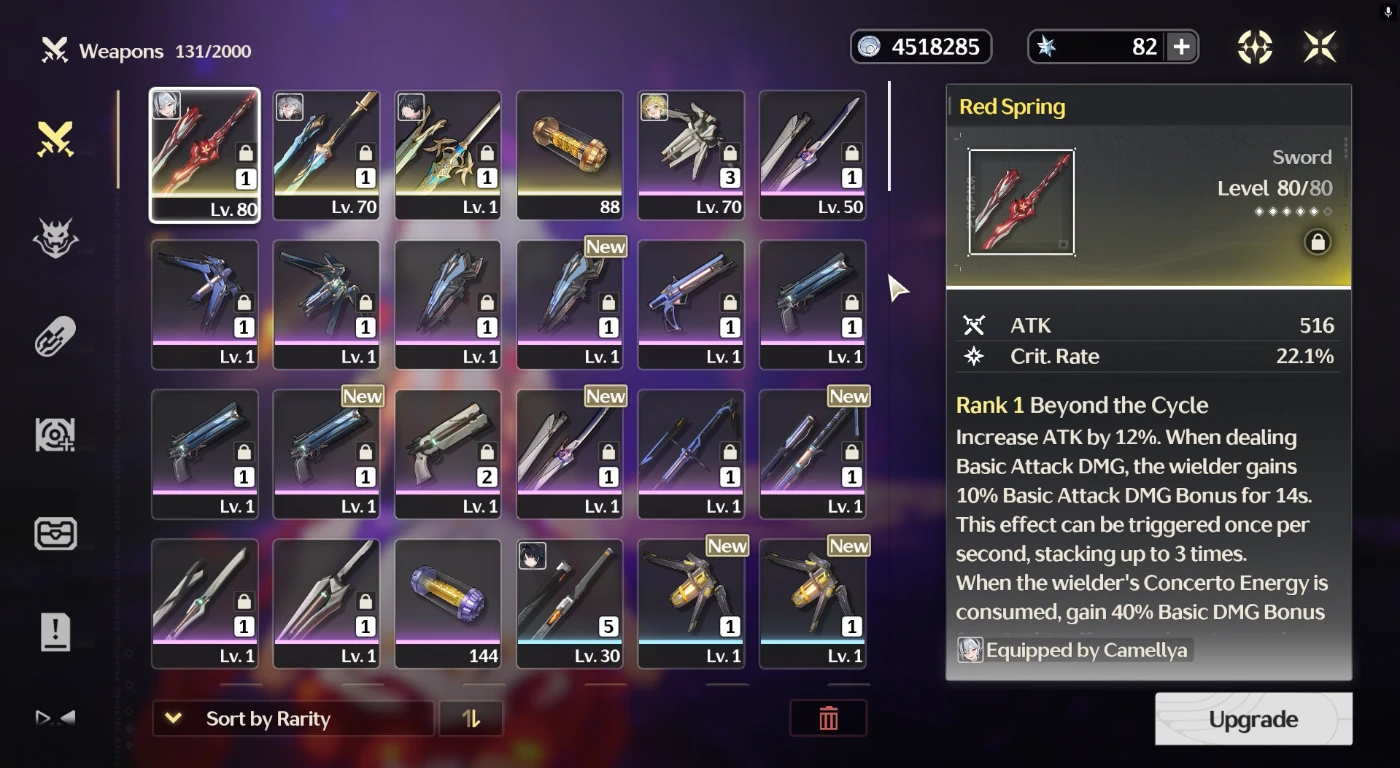Screen dimensions: 1400x768
Task: Open the quest items exclamation tab
Action: [x=56, y=632]
